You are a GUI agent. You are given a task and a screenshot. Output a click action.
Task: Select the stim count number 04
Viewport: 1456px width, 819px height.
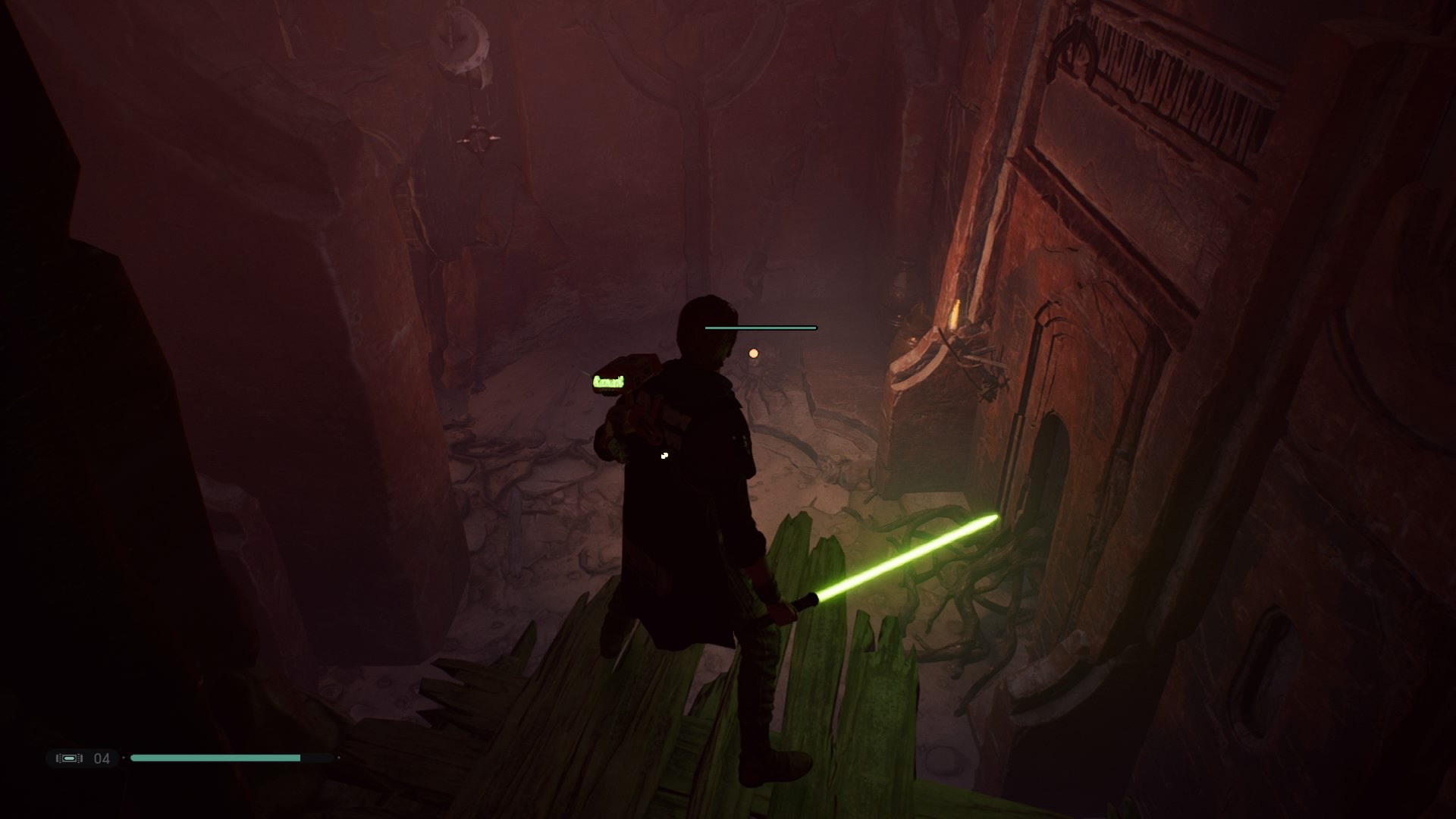102,758
